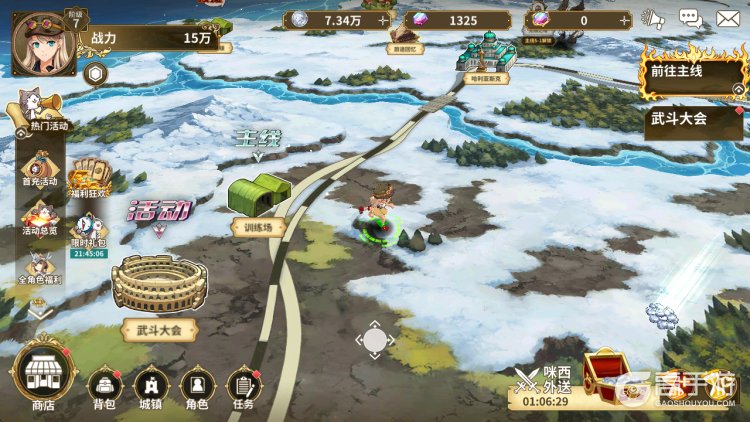Open the announcement megaphone icon in top bar

click(x=653, y=18)
